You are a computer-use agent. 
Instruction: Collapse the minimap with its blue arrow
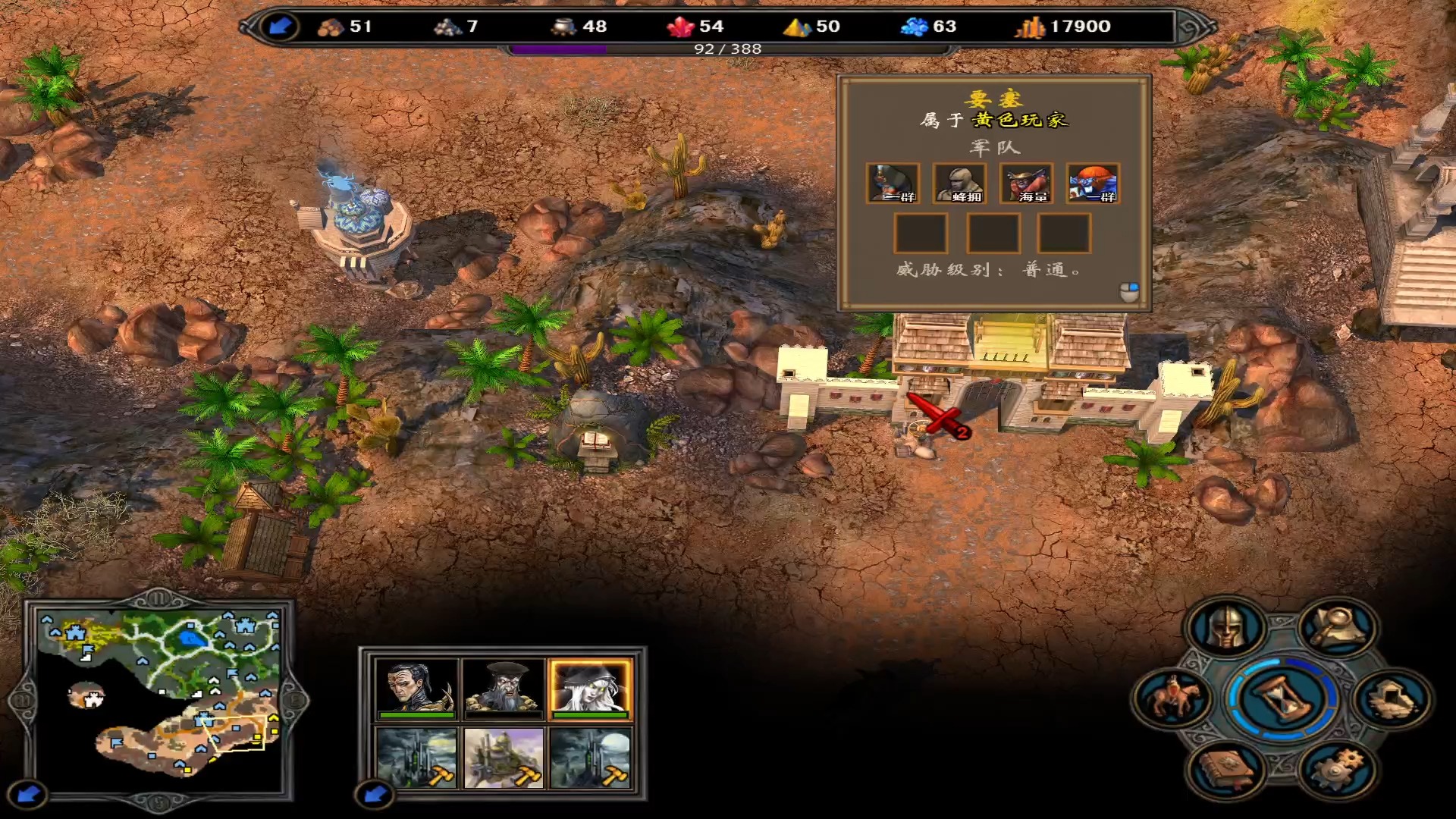[29, 794]
